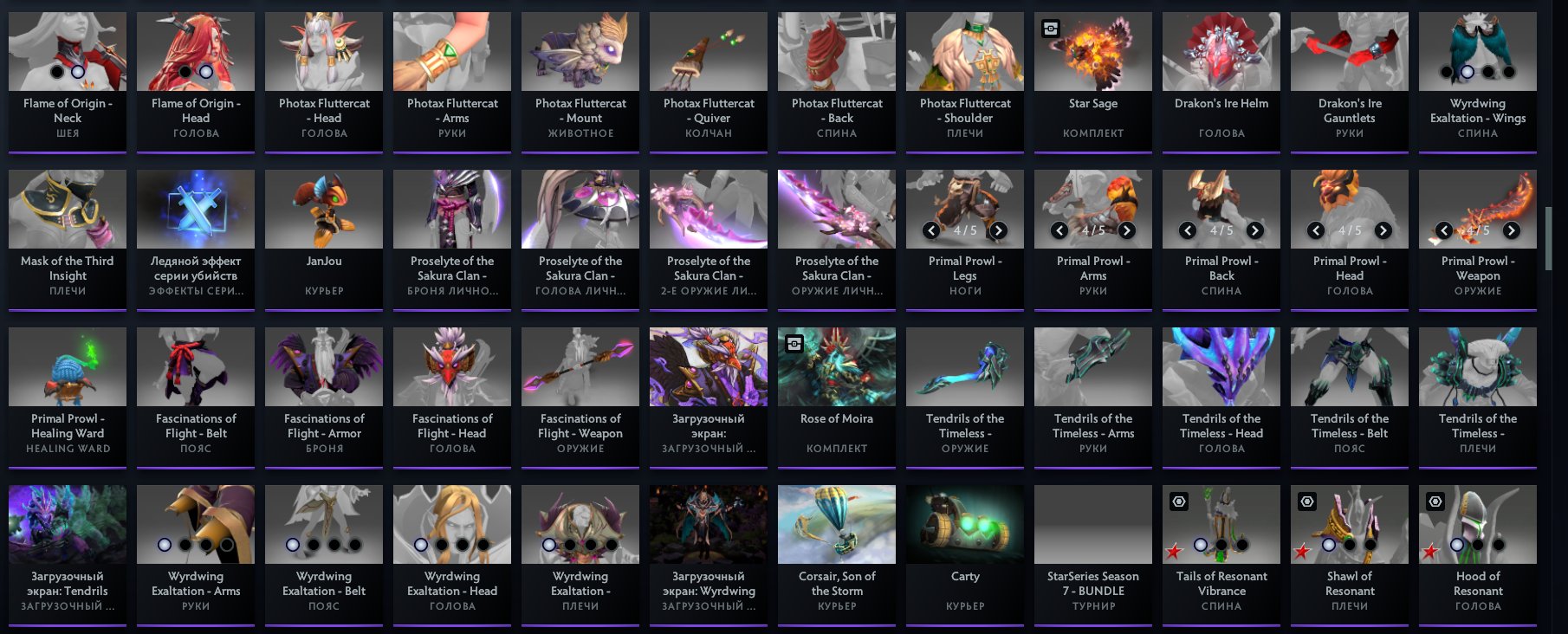Open the Carty courier item
This screenshot has height=634, width=1568.
pyautogui.click(x=964, y=523)
